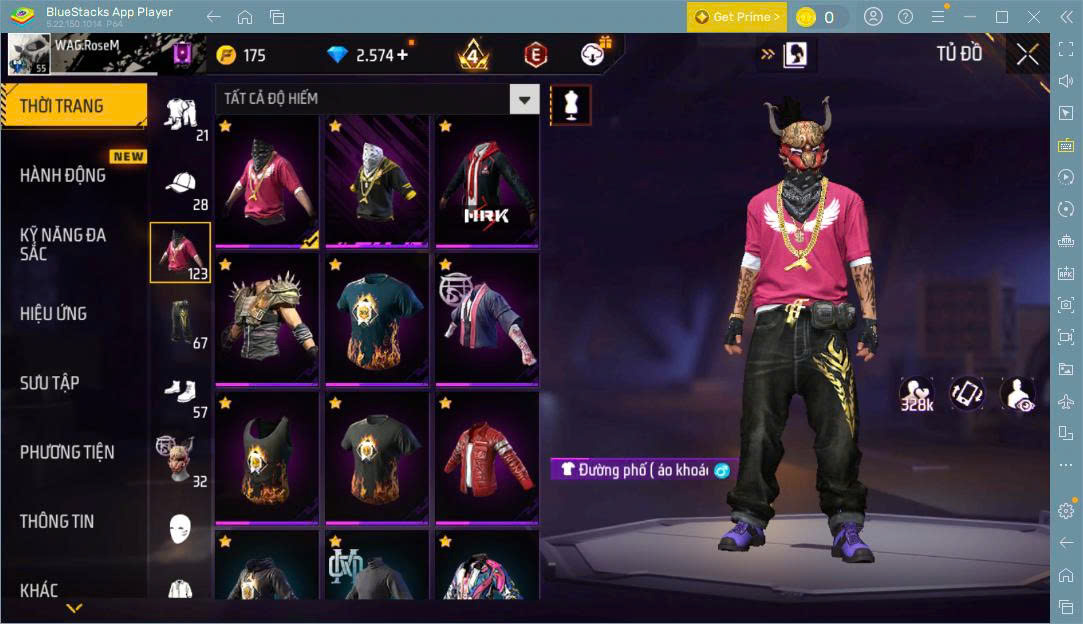This screenshot has width=1083, height=624.
Task: Equip the HRK black hoodie jacket
Action: point(486,182)
